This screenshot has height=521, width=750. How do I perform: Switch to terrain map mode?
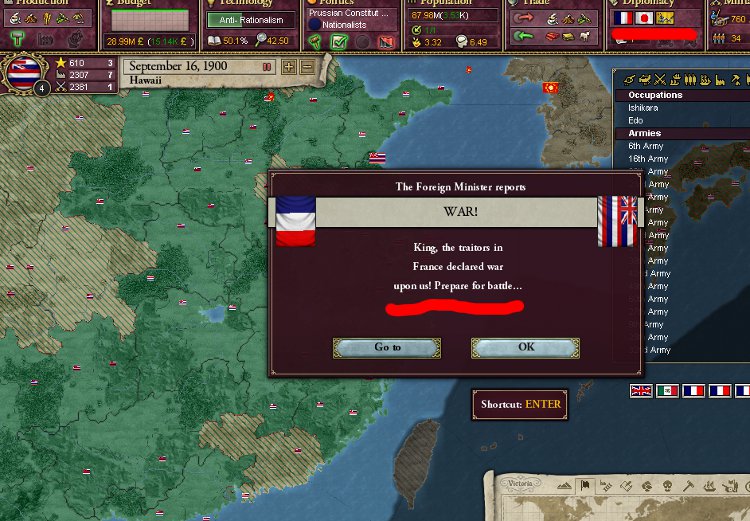567,485
